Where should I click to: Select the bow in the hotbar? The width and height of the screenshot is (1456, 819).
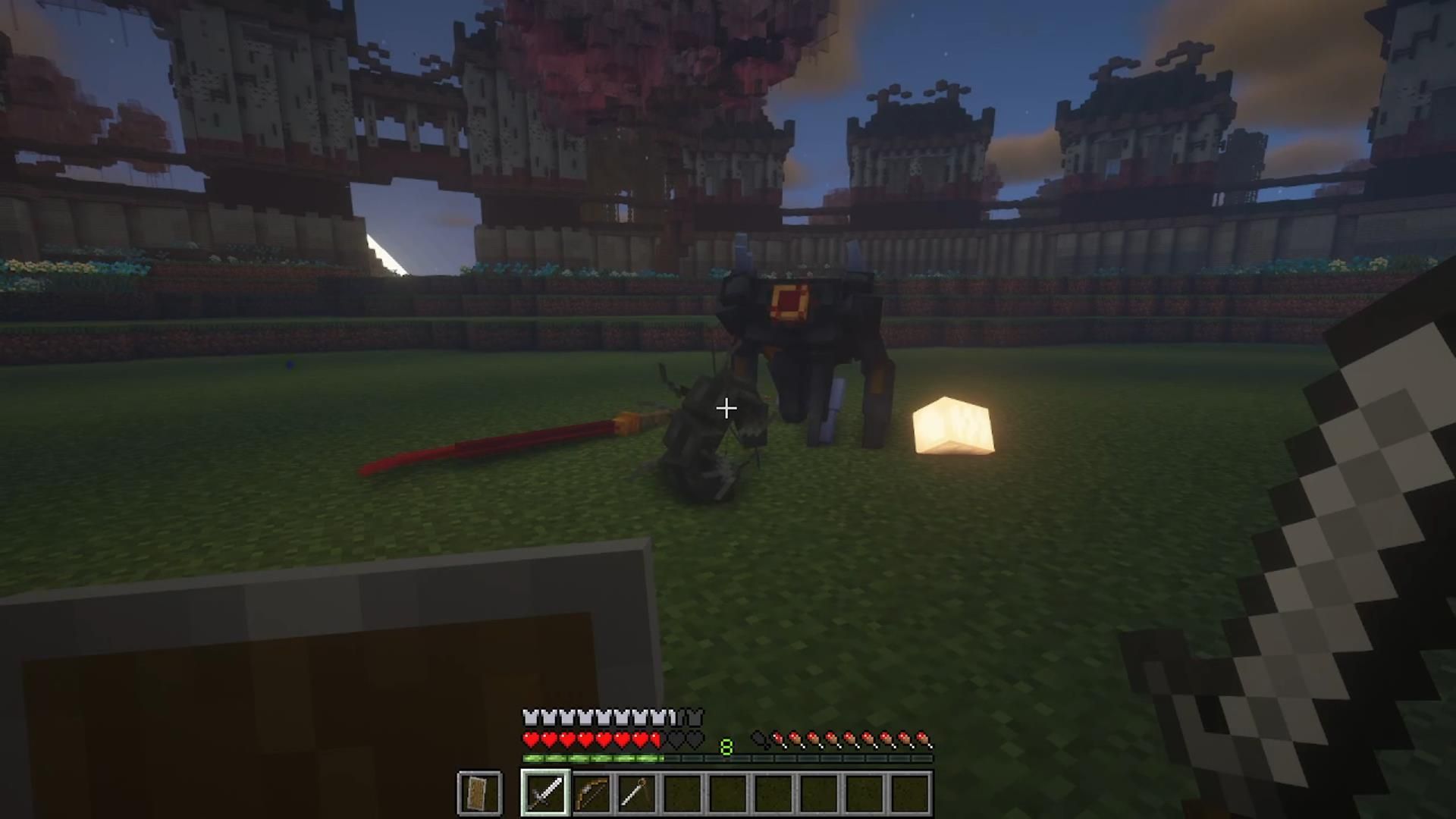[x=591, y=792]
